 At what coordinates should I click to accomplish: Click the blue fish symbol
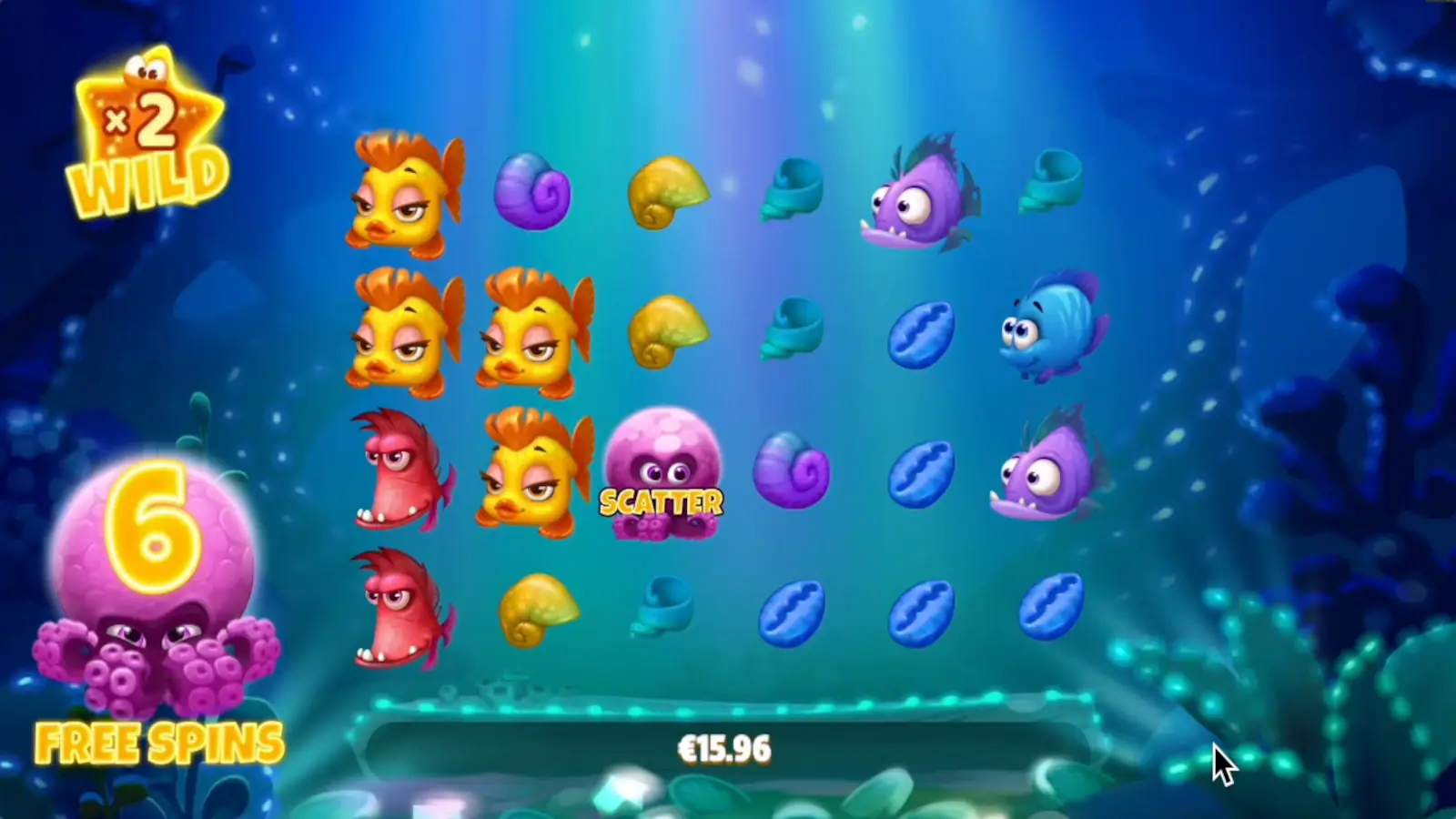[x=1051, y=332]
